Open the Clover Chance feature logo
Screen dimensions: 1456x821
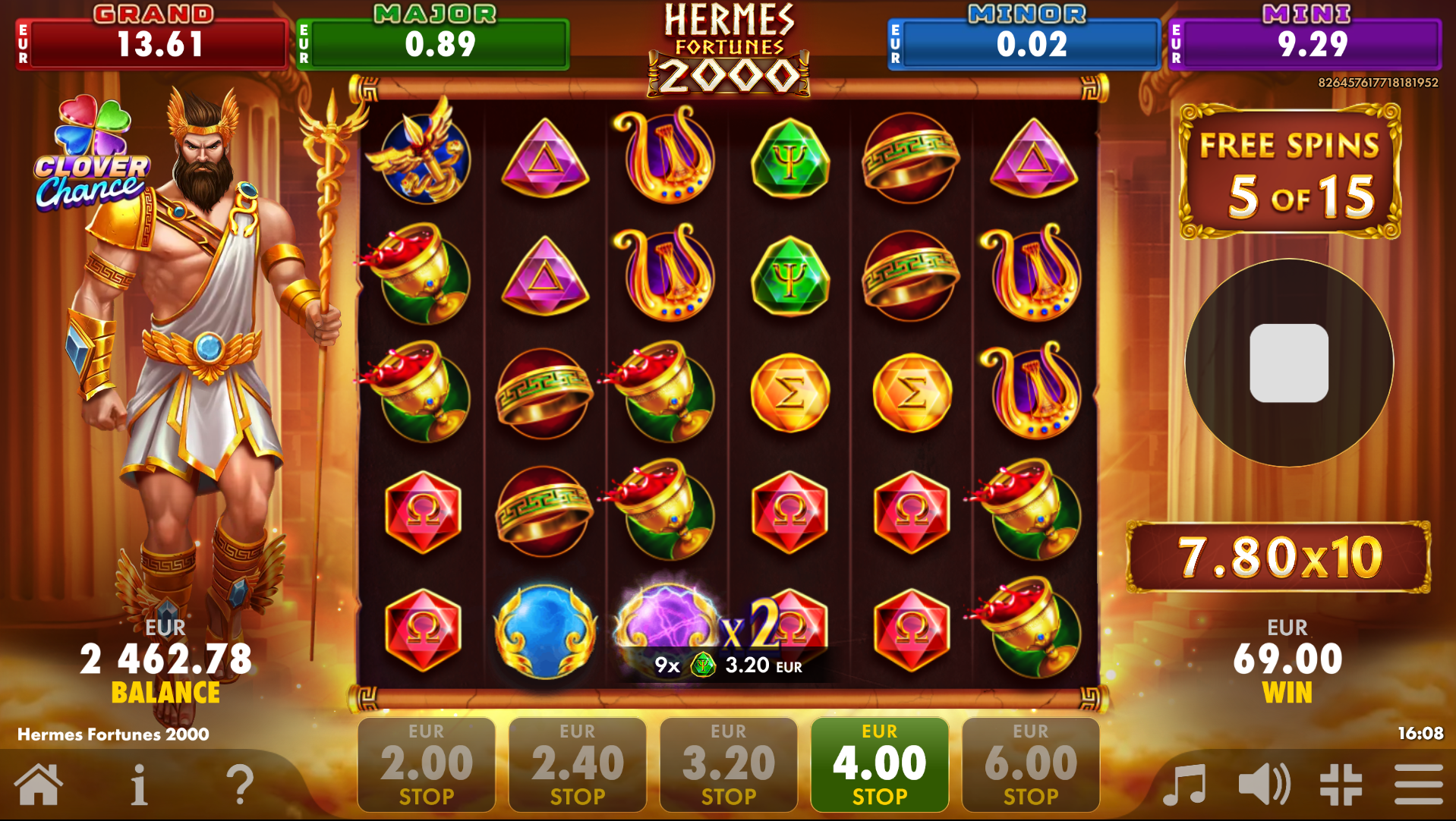tap(92, 154)
